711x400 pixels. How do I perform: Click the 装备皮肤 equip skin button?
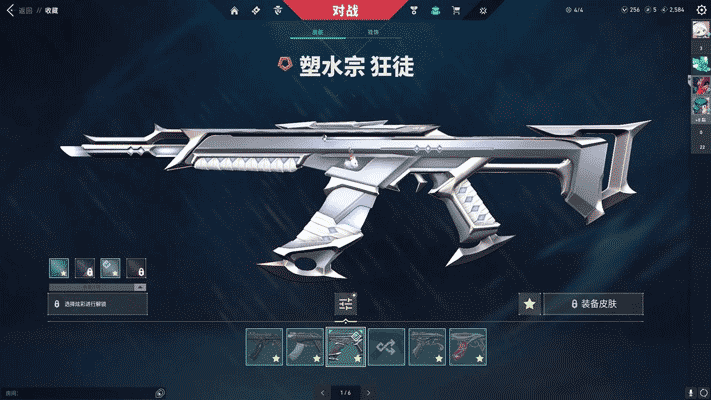(593, 303)
